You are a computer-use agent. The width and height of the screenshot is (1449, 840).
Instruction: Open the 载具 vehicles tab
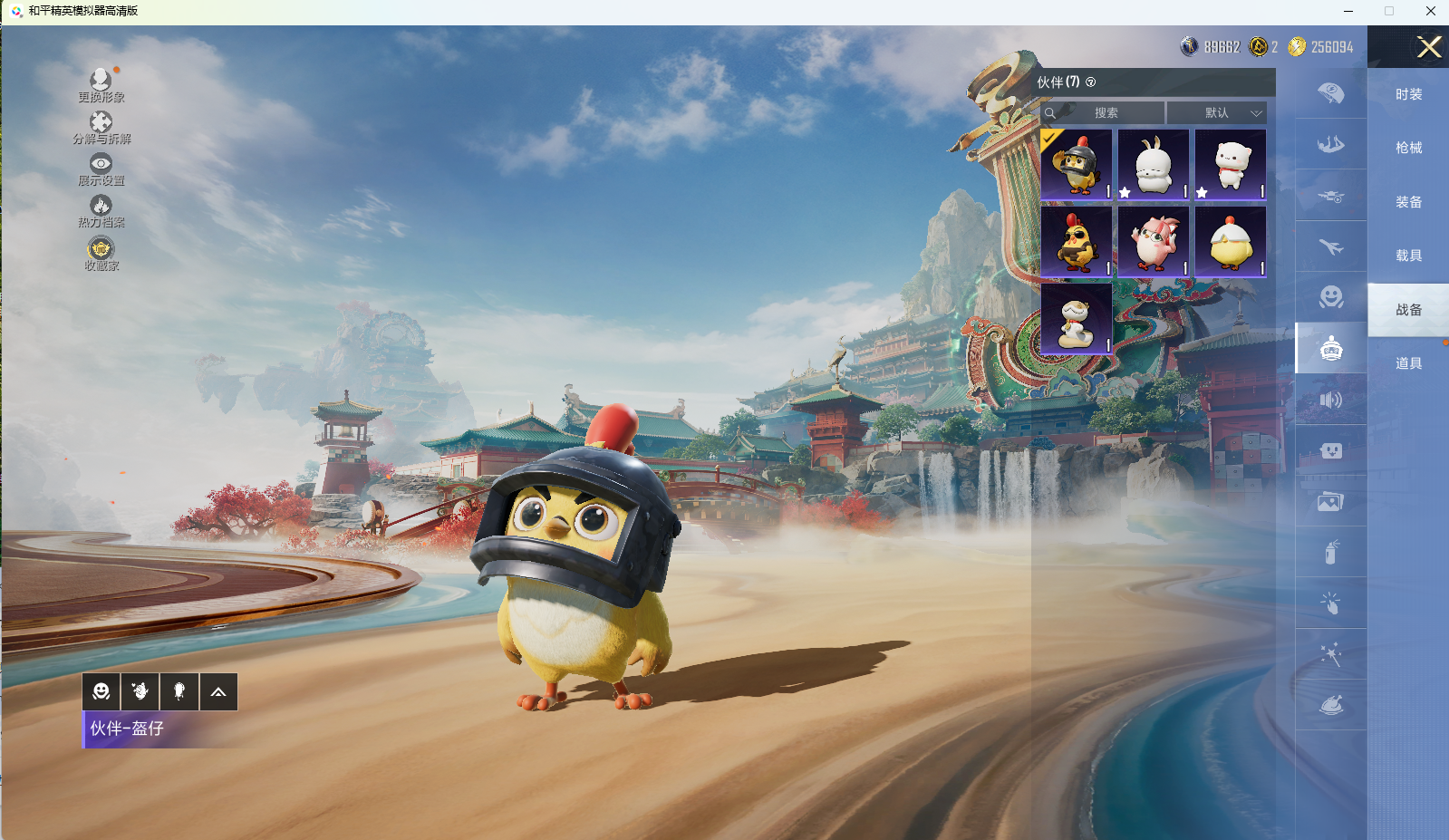tap(1408, 256)
